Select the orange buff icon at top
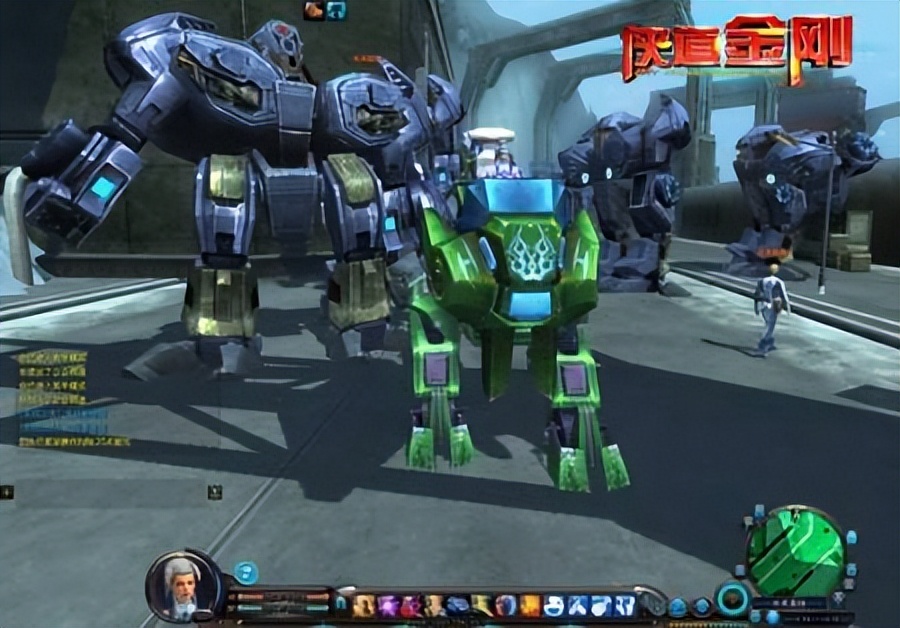 313,10
